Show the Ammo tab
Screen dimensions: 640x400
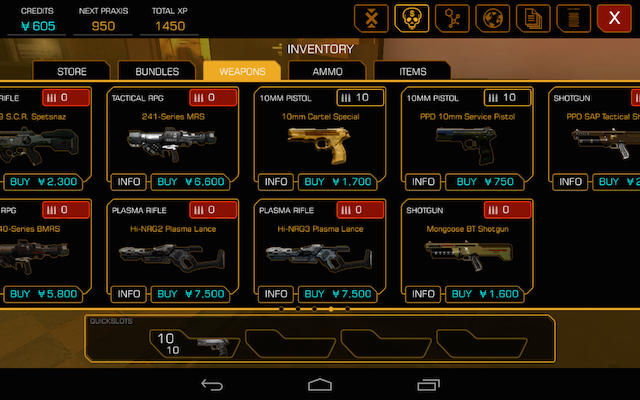327,71
